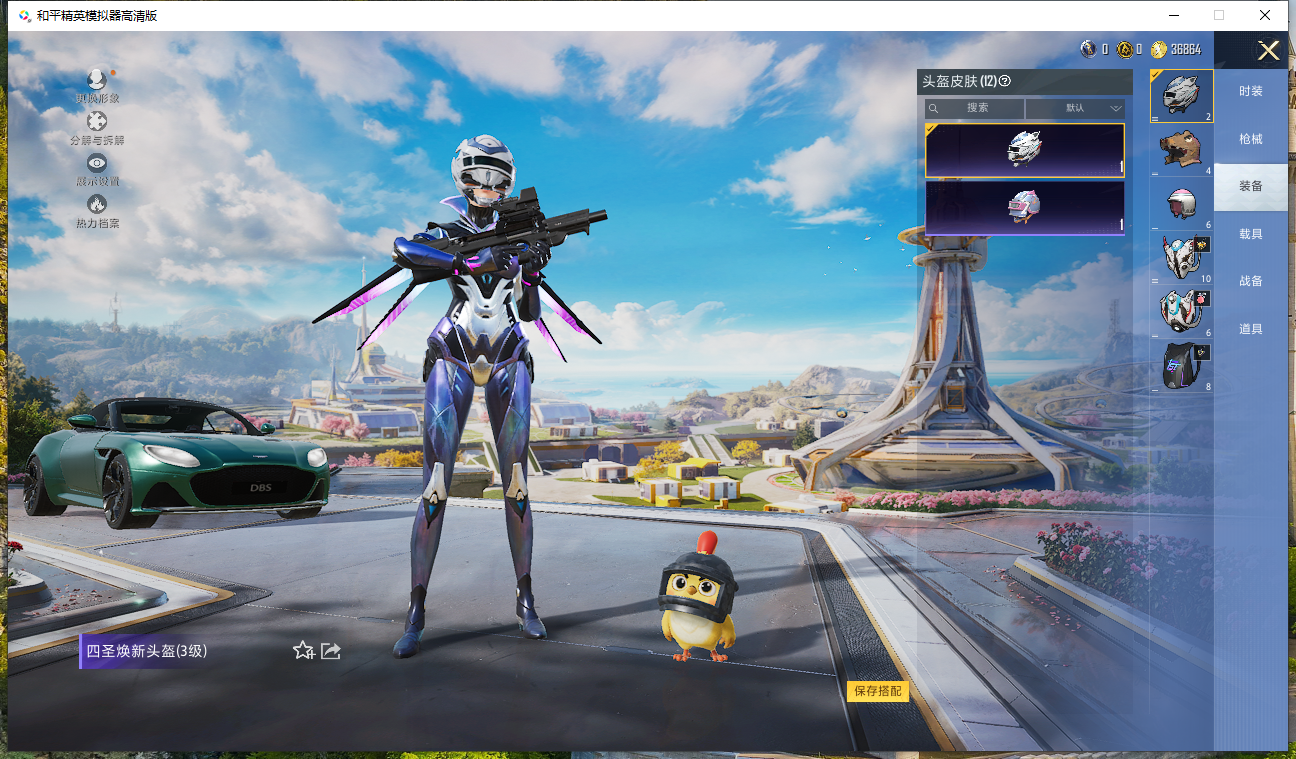The height and width of the screenshot is (759, 1296).
Task: Switch to the 载具 vehicles tab
Action: coord(1250,234)
